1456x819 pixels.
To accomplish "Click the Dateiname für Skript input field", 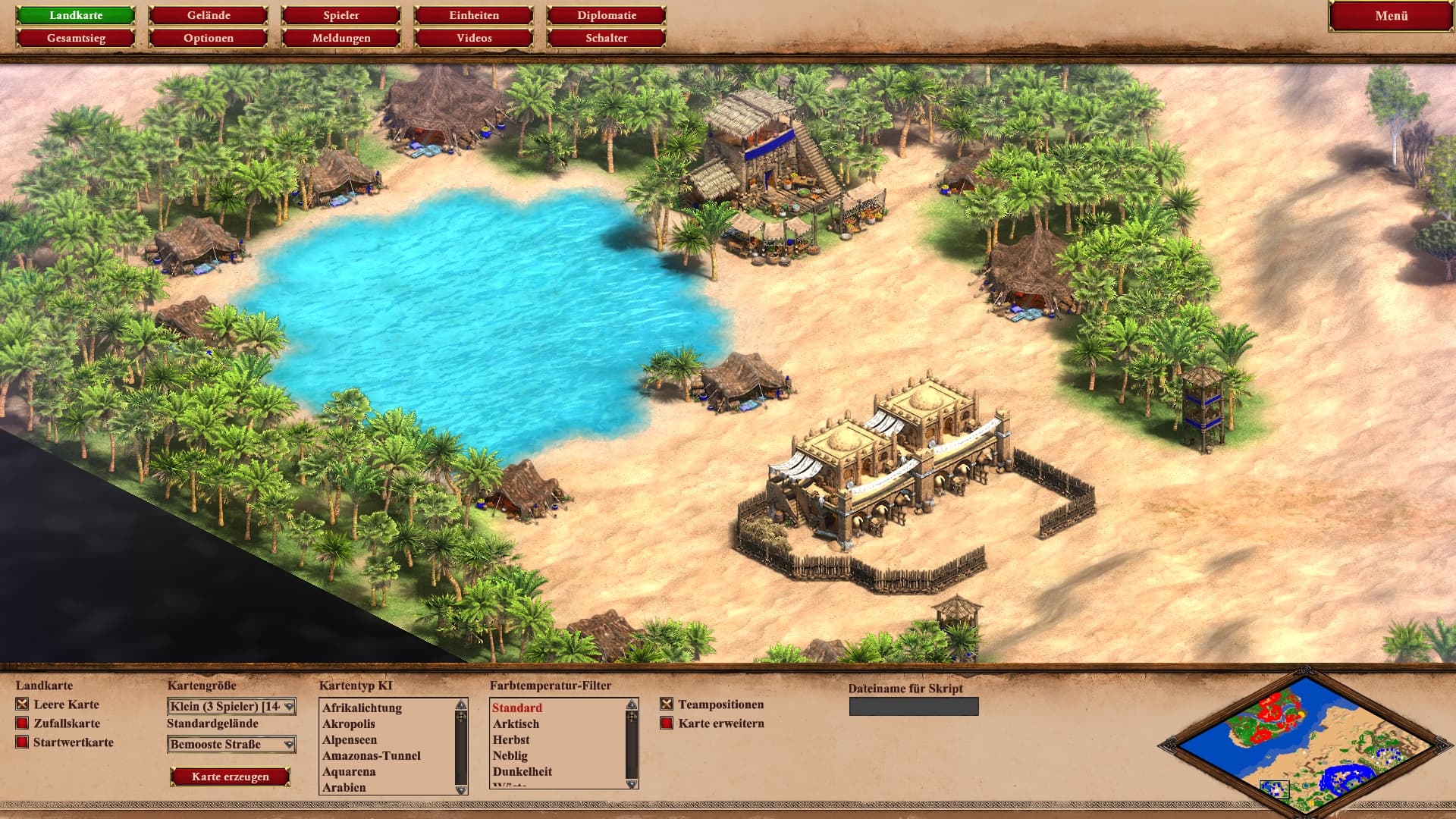I will pyautogui.click(x=914, y=707).
